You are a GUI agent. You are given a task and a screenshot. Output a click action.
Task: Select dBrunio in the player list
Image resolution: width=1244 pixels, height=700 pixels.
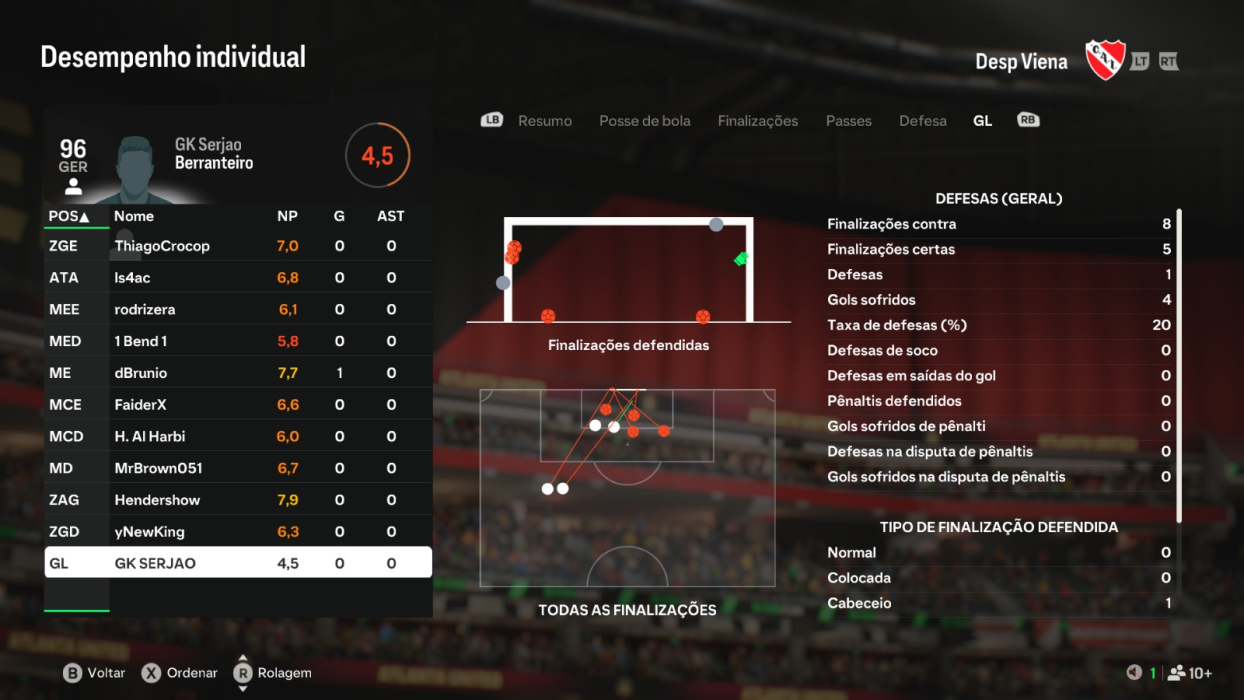(238, 373)
